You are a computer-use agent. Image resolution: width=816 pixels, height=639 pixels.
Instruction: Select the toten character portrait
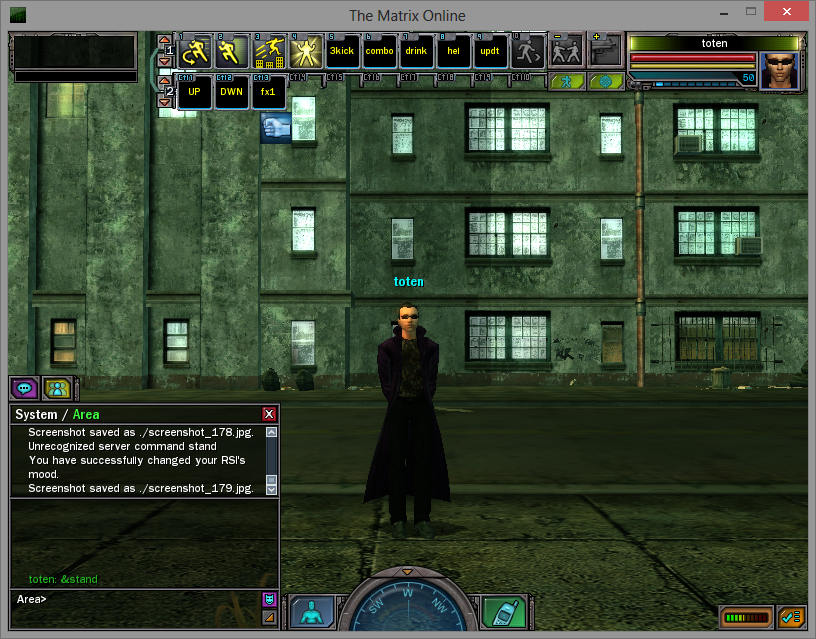point(780,71)
